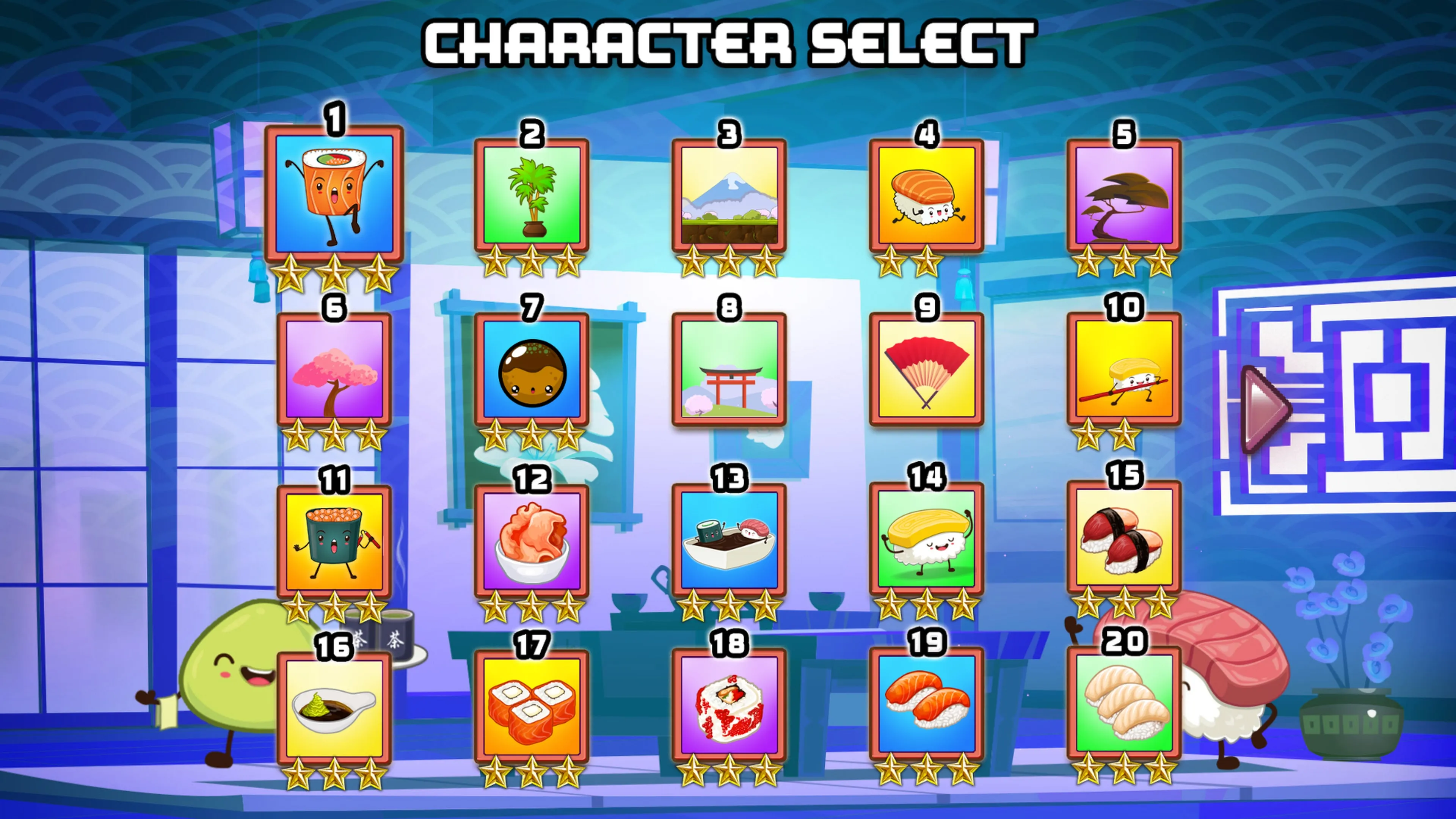
Task: Select the salmon nigiri character in tile 4
Action: tap(926, 195)
